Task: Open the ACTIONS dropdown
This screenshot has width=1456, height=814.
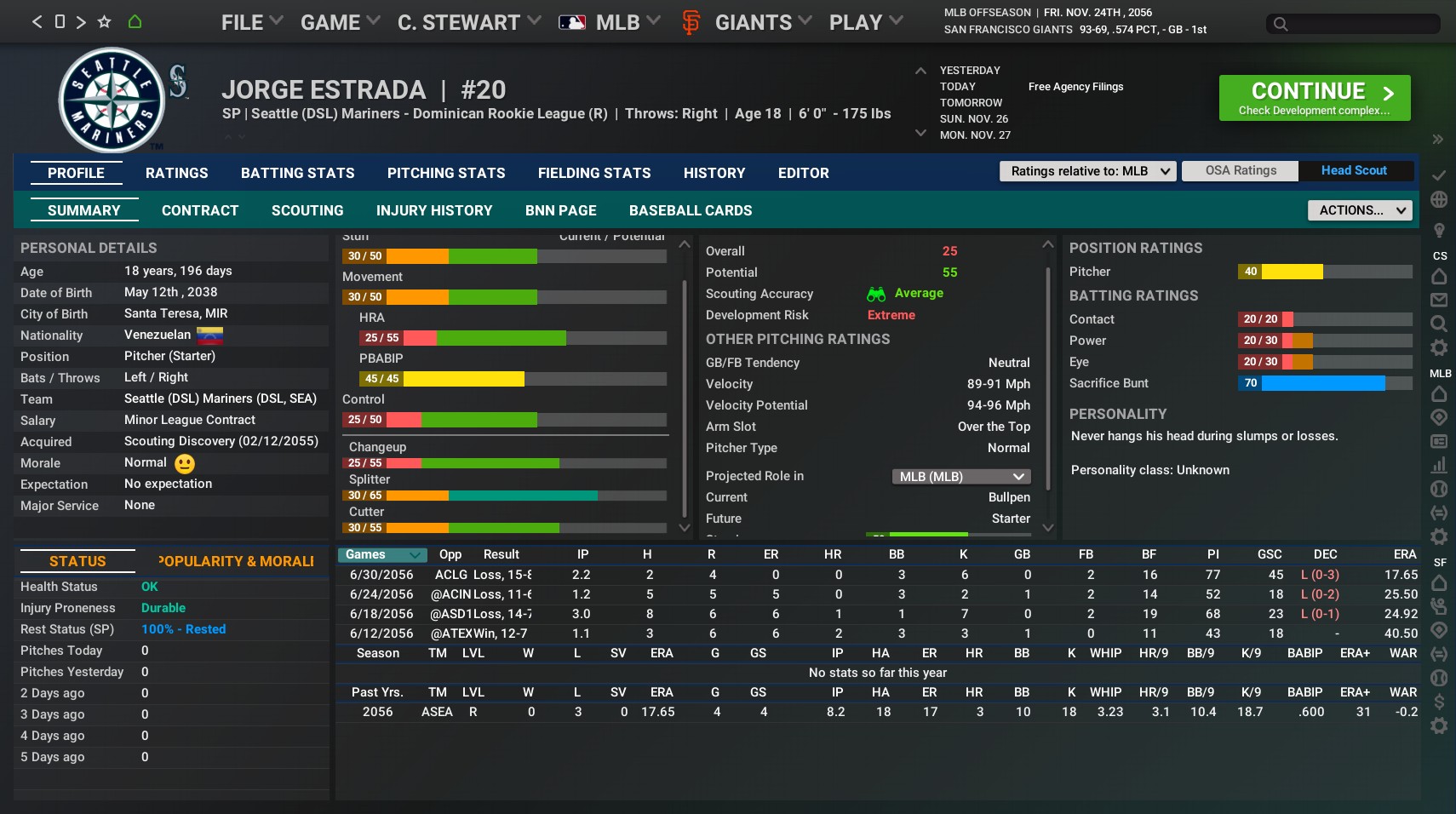Action: point(1359,209)
